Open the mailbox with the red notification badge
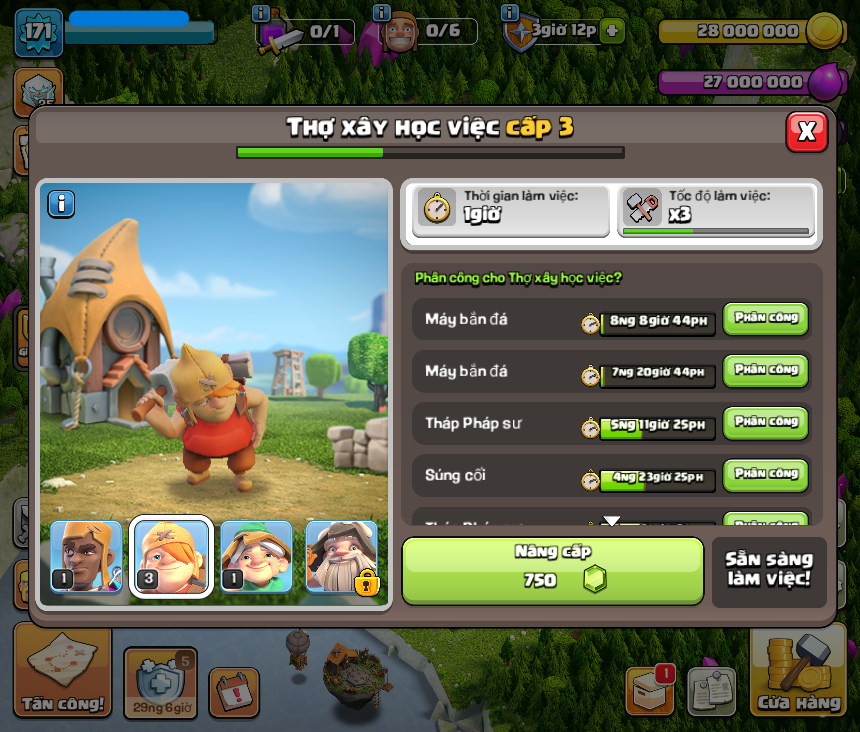860x732 pixels. 648,690
